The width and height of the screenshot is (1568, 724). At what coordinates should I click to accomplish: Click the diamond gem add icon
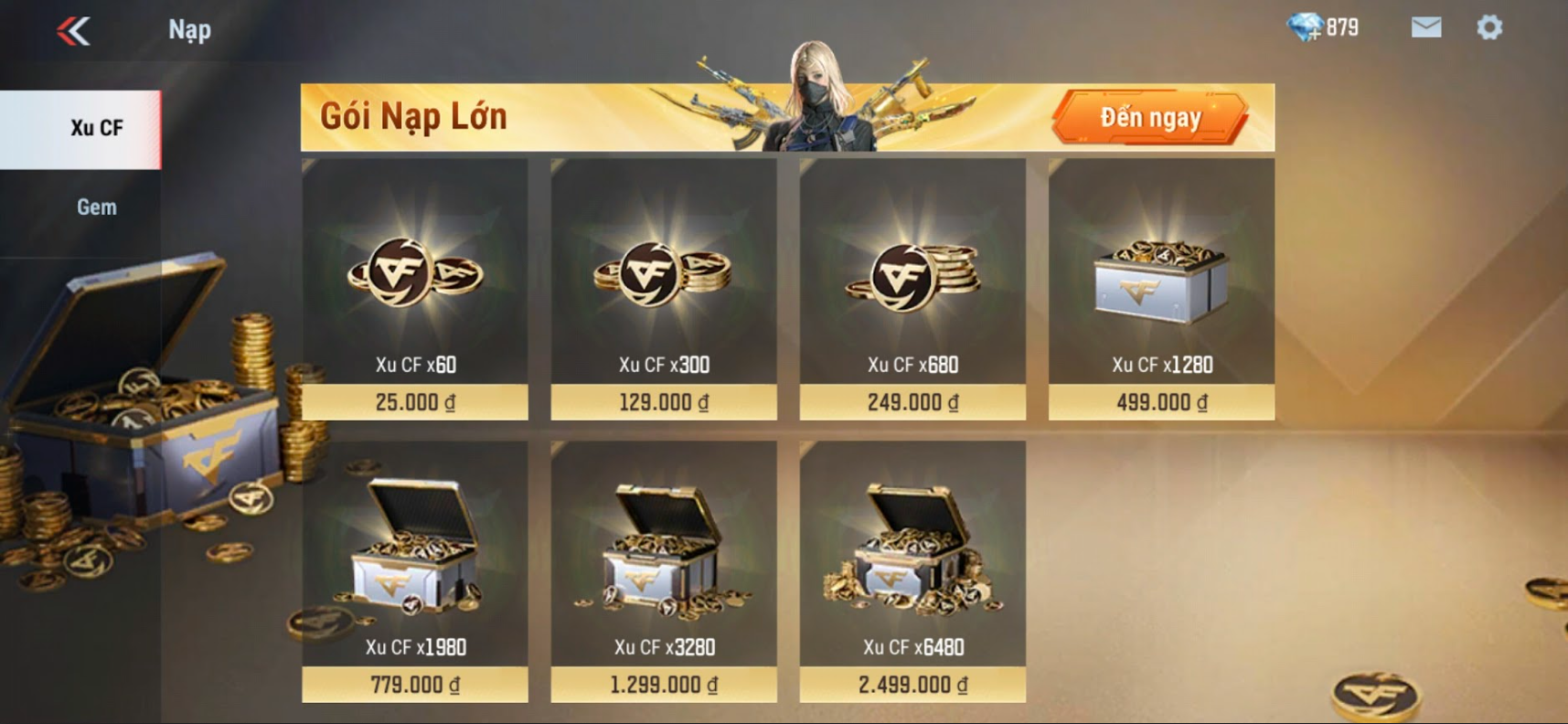[1306, 28]
